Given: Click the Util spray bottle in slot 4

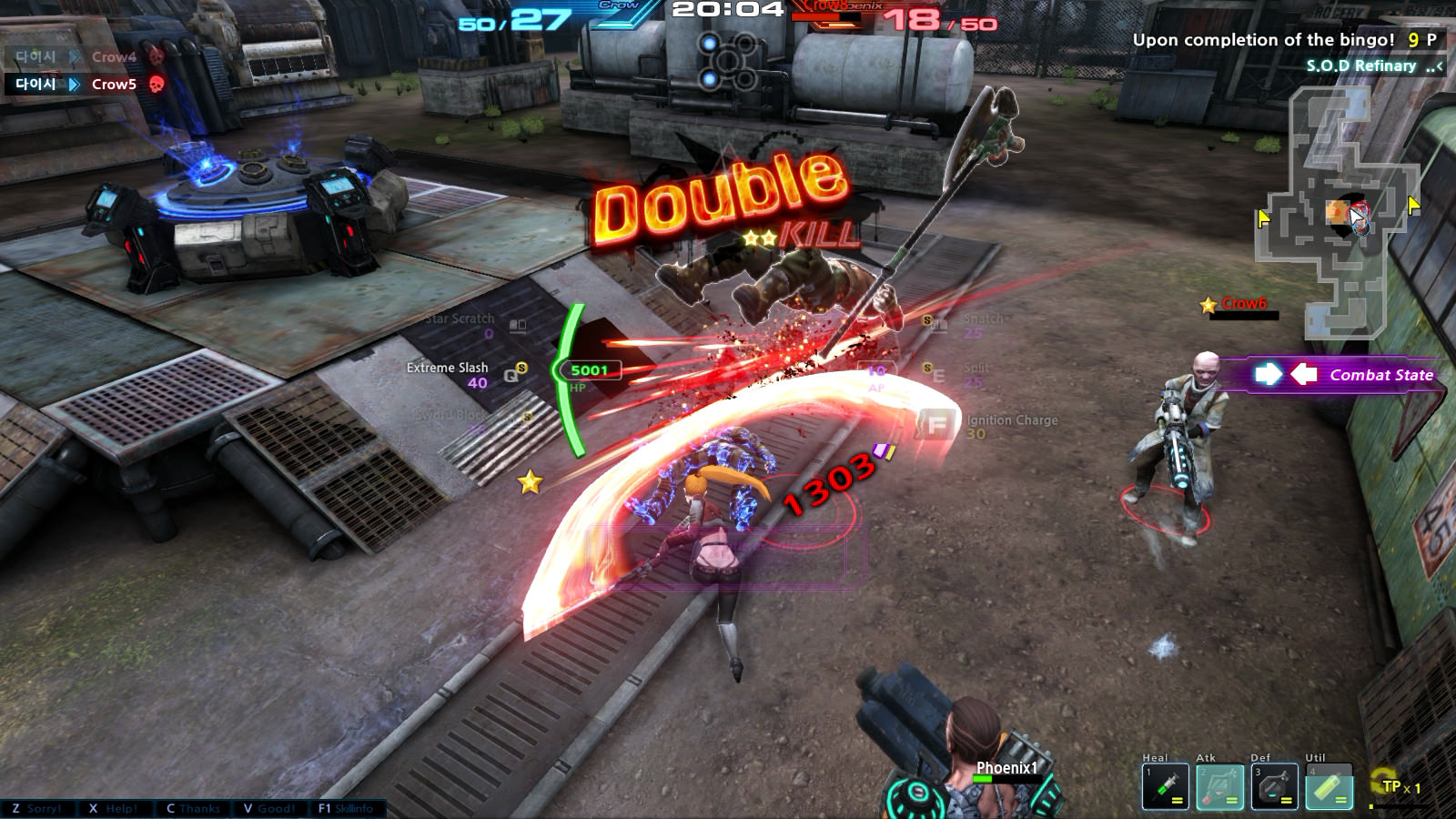Looking at the screenshot, I should (1330, 786).
